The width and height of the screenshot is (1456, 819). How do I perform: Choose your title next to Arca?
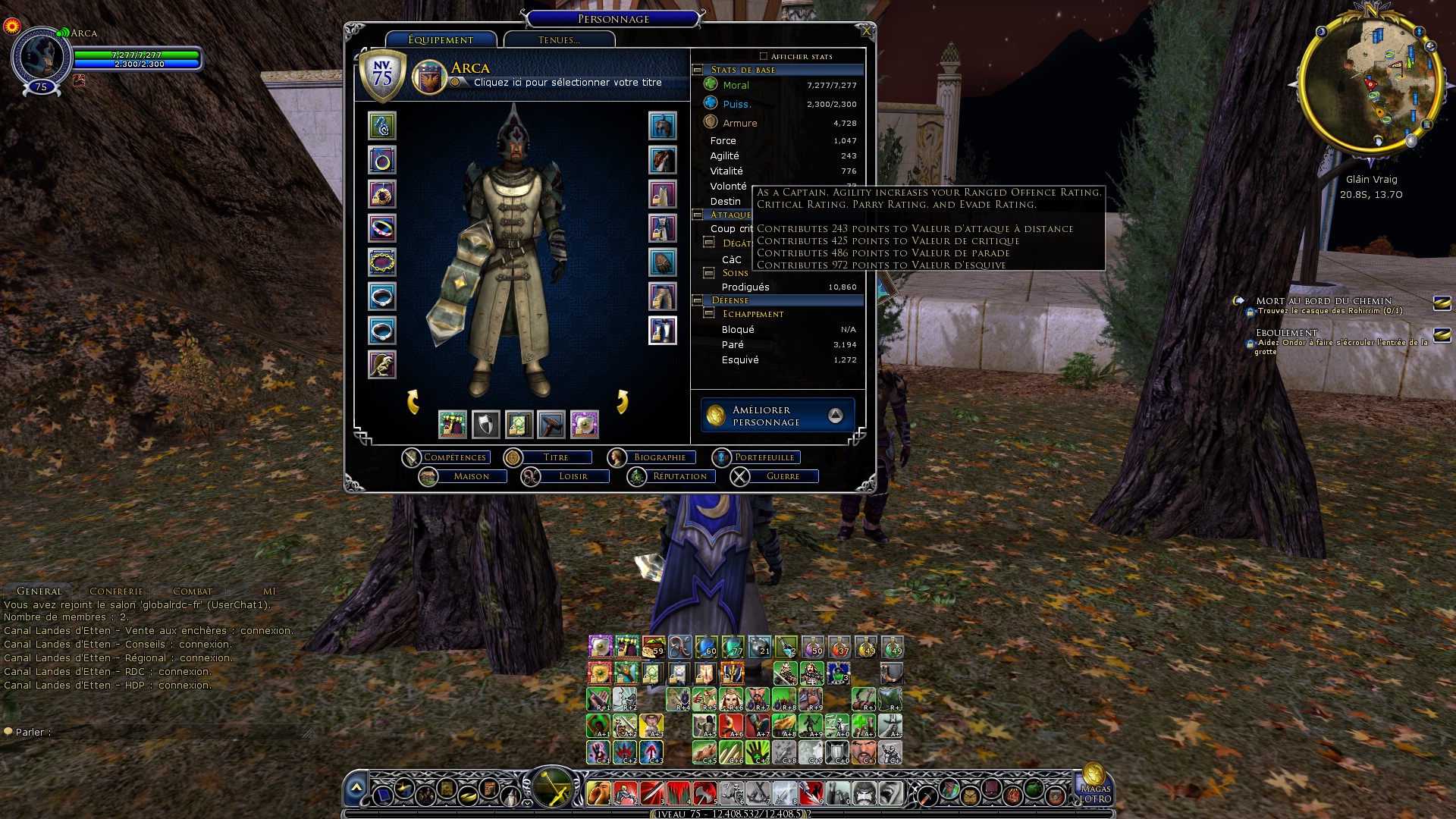(567, 83)
